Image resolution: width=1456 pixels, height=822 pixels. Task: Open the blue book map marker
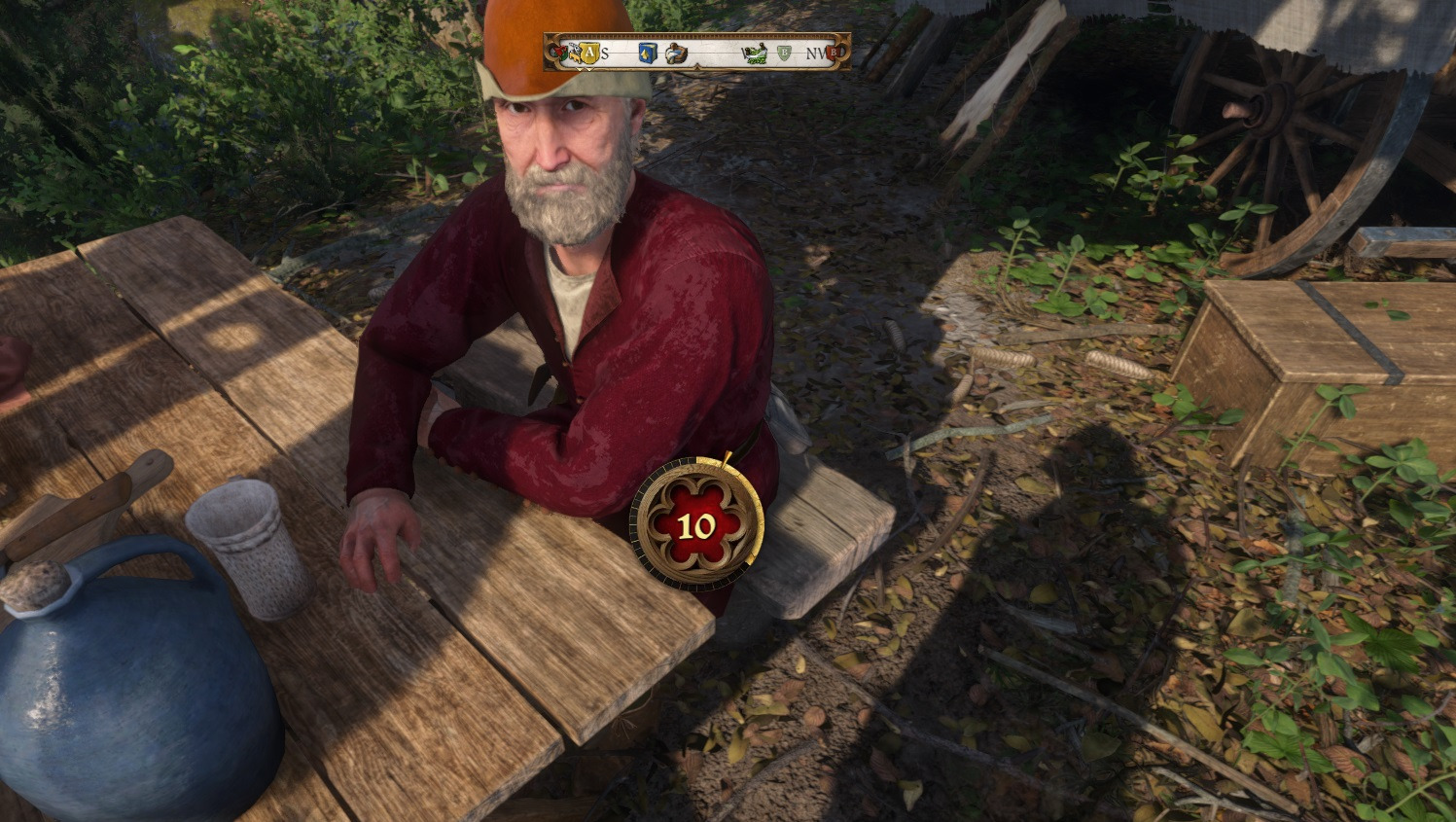(647, 54)
